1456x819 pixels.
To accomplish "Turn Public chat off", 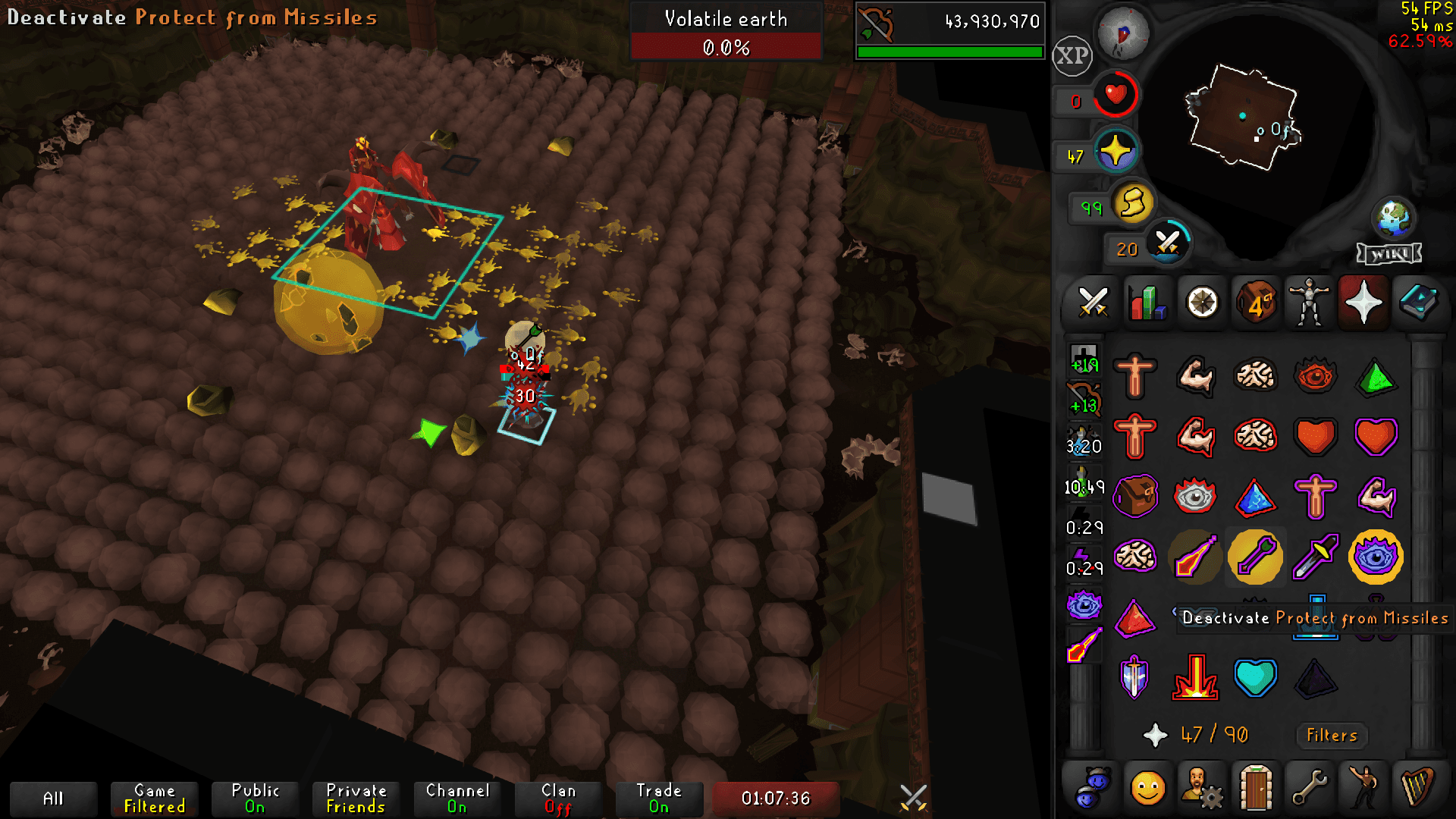I will [254, 798].
